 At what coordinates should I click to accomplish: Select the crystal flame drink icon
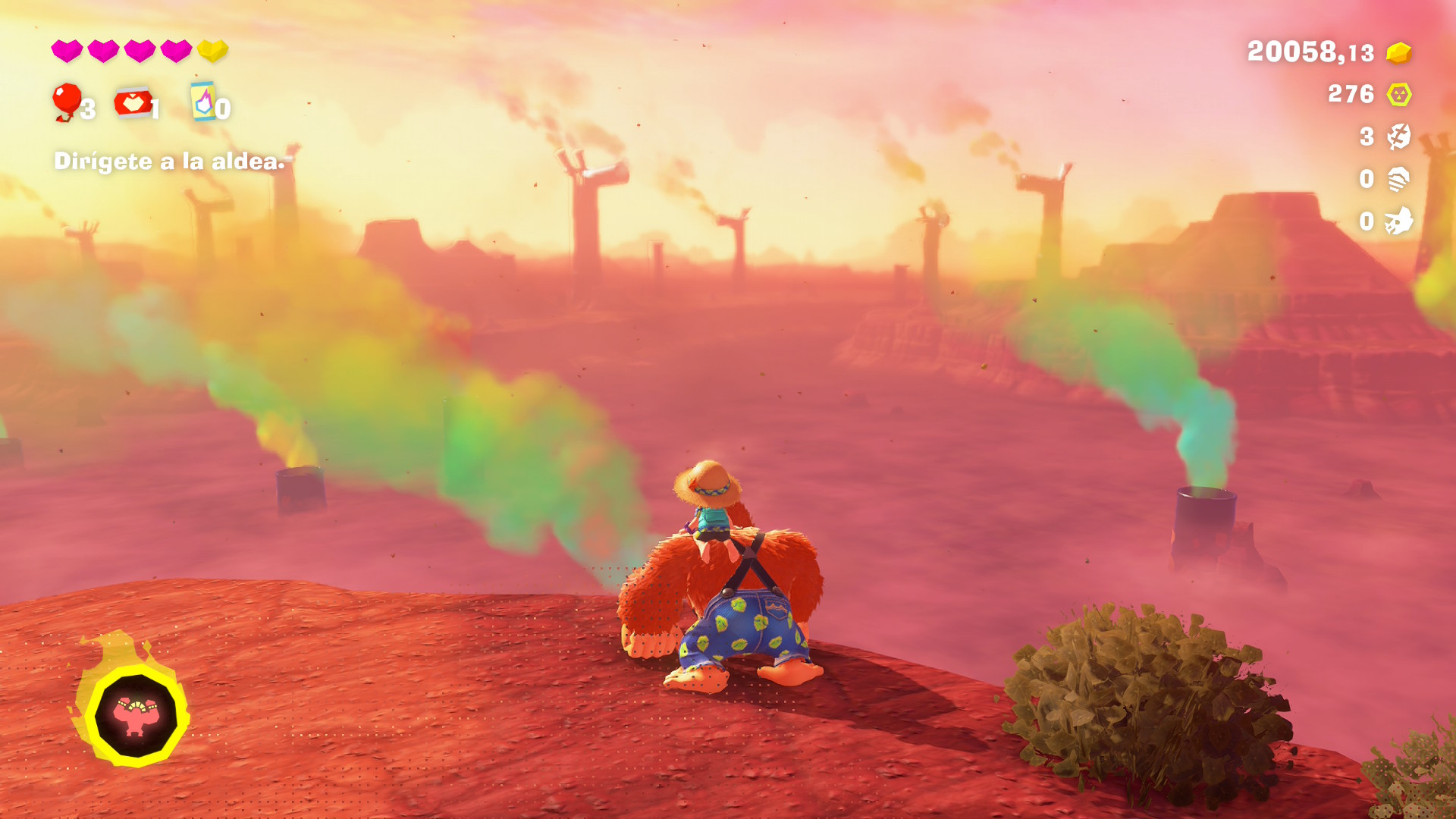point(203,102)
